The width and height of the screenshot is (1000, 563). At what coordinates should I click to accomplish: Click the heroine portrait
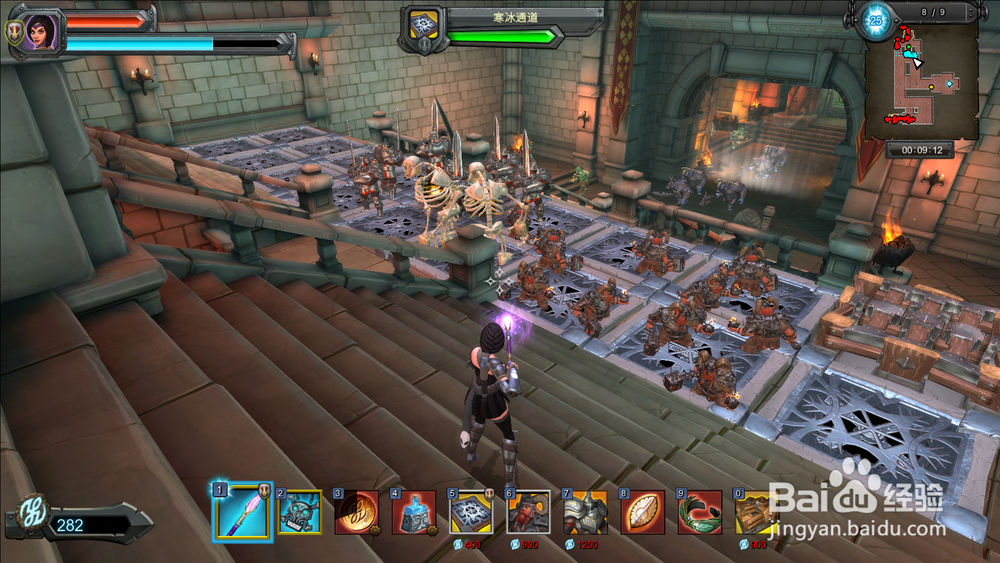pyautogui.click(x=41, y=32)
